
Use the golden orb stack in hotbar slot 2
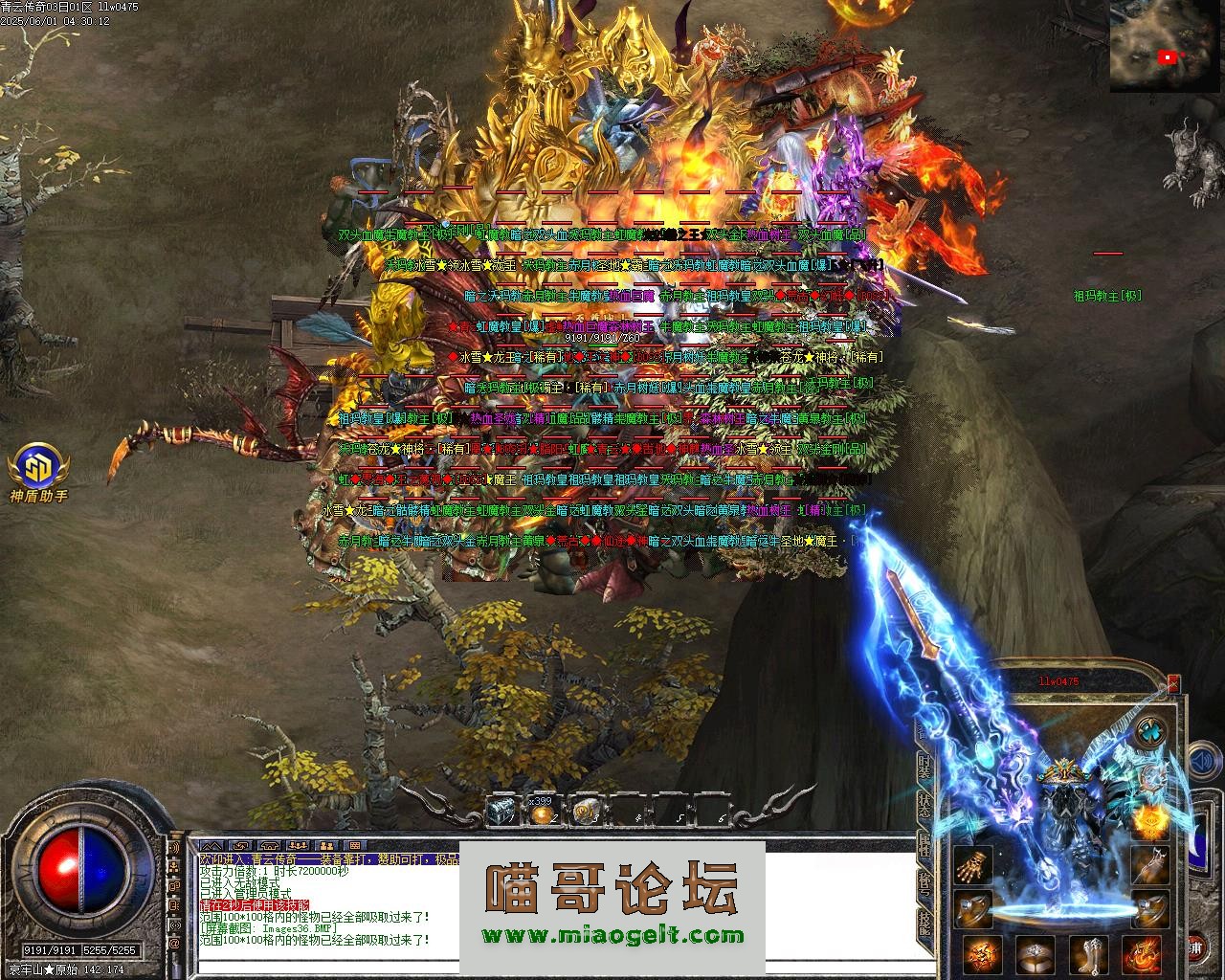coord(542,813)
